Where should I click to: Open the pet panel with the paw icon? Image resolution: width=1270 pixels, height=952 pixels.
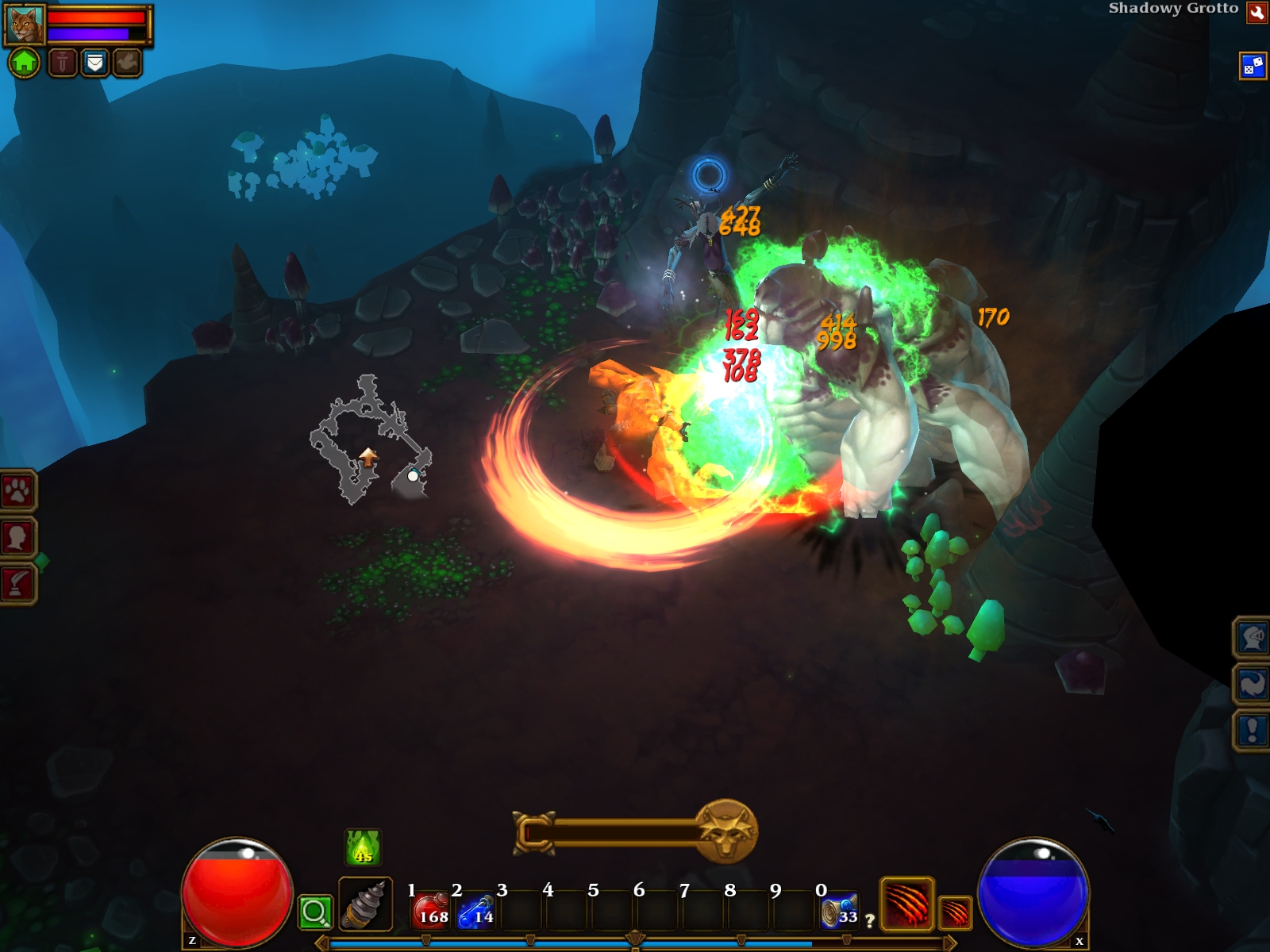[17, 492]
